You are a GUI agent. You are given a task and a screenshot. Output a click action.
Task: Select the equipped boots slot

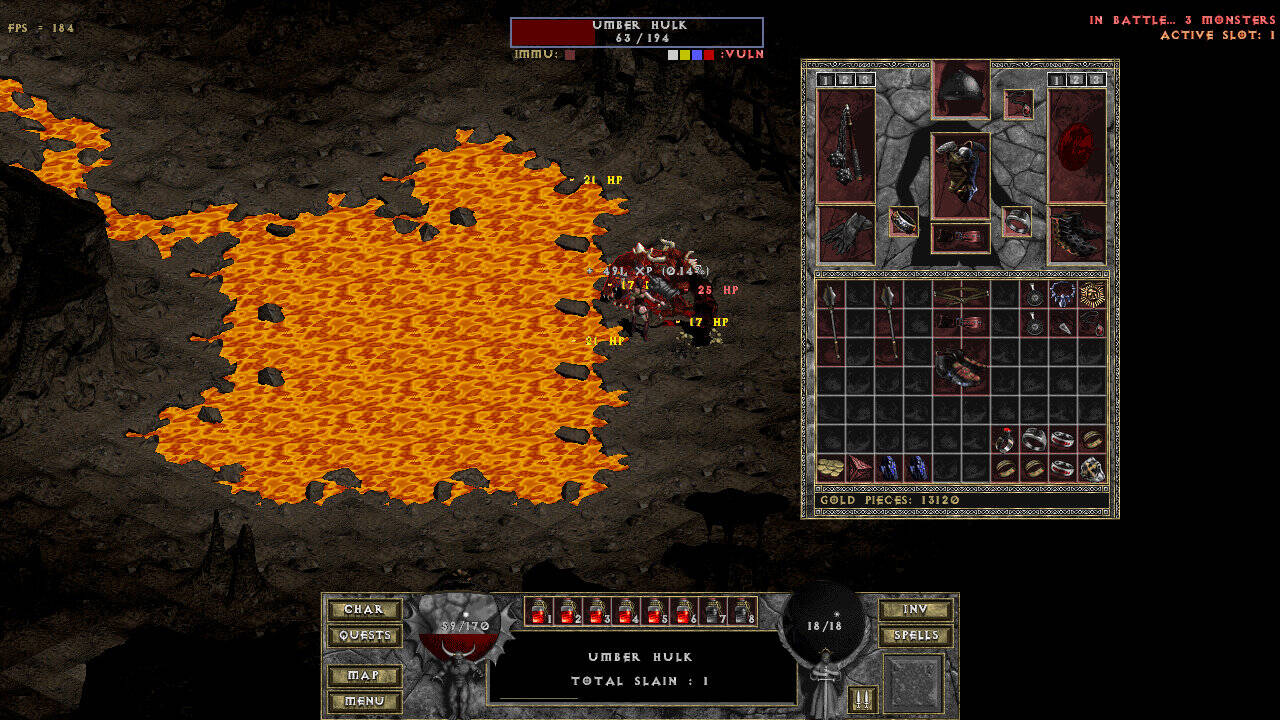(x=1077, y=234)
